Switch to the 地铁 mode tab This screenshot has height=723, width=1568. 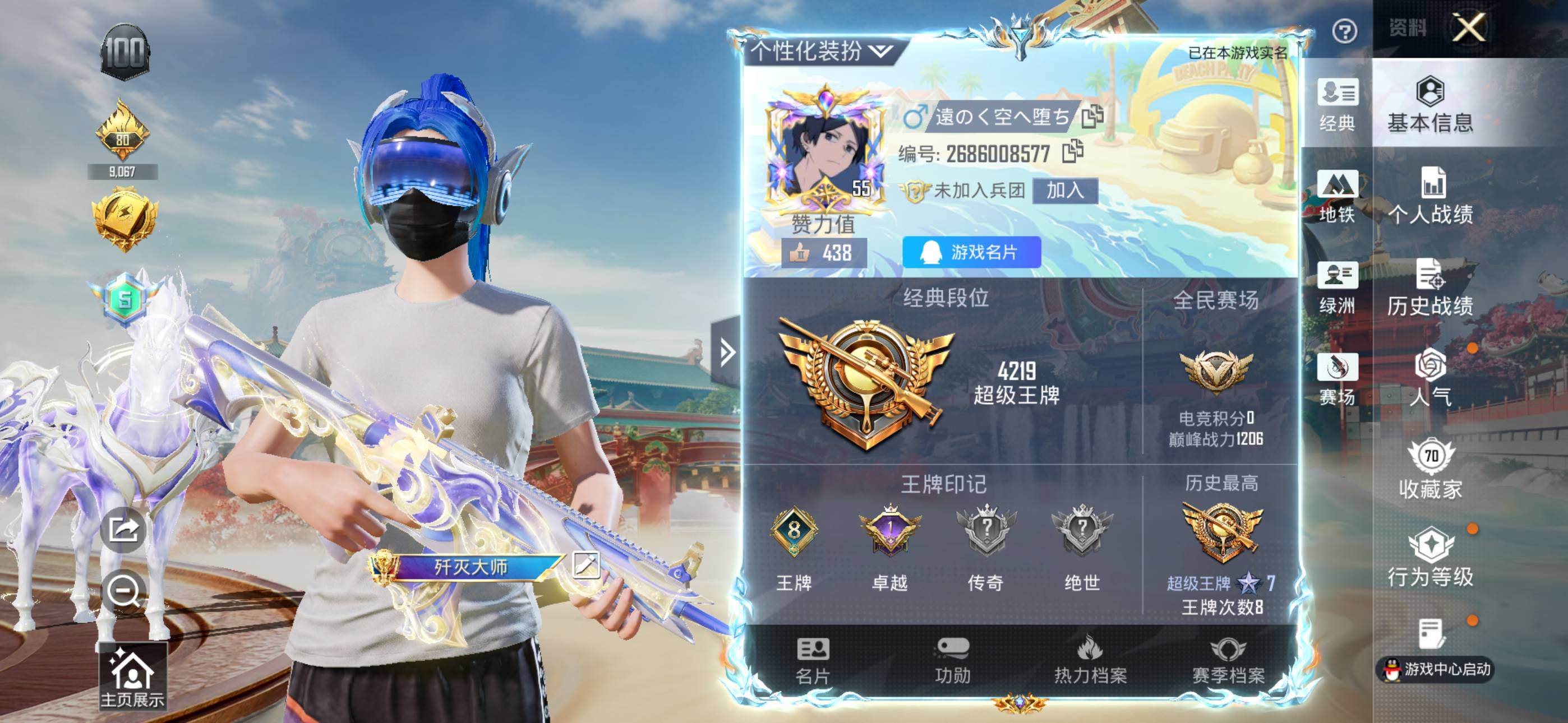click(x=1338, y=196)
